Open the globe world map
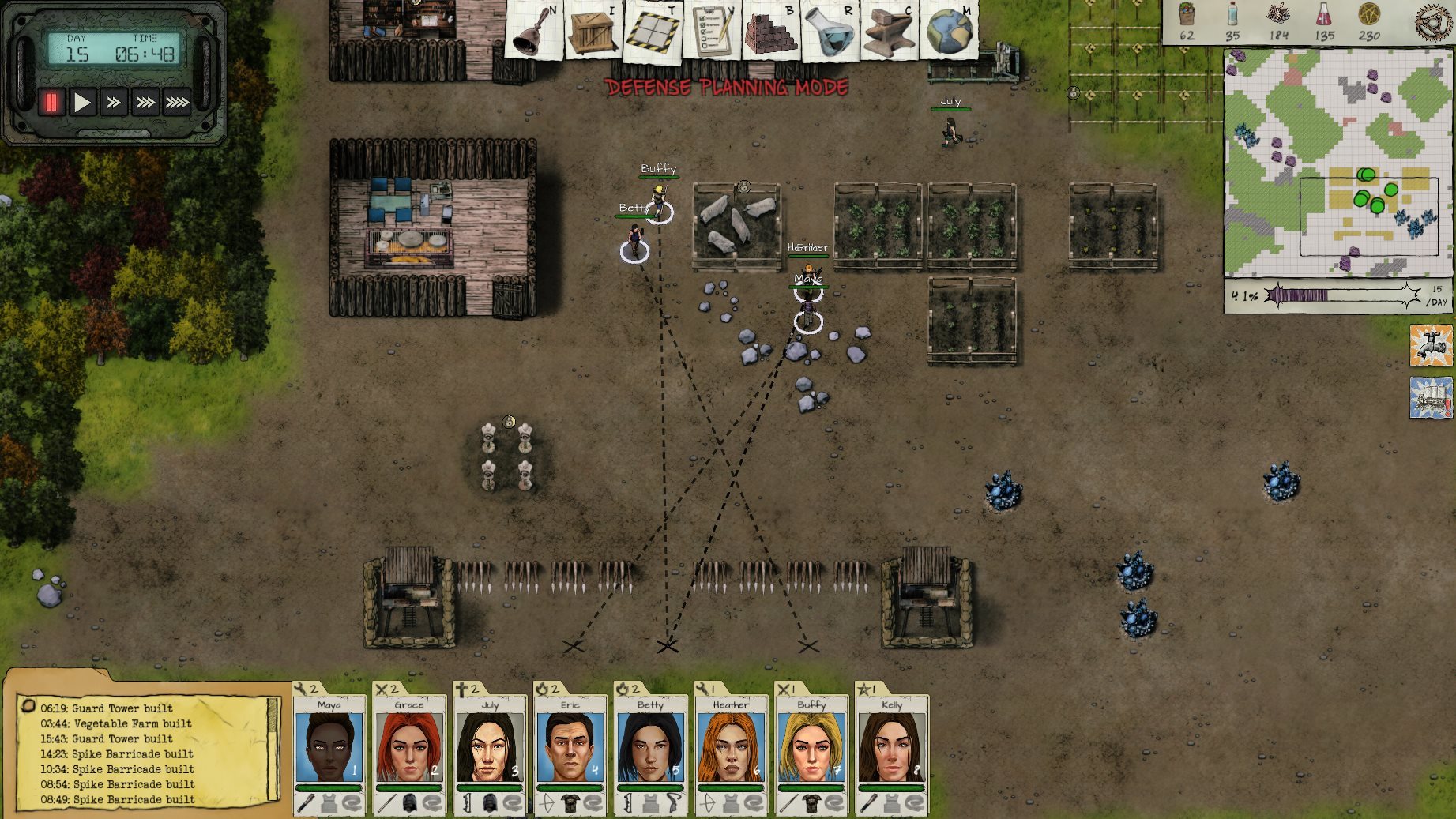This screenshot has height=819, width=1456. click(949, 30)
